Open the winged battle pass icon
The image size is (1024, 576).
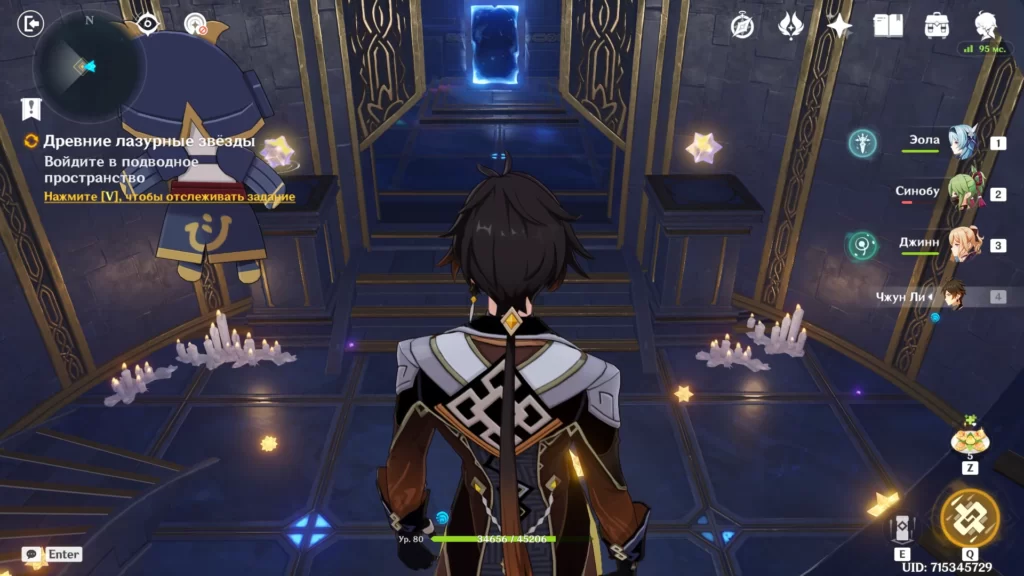791,26
